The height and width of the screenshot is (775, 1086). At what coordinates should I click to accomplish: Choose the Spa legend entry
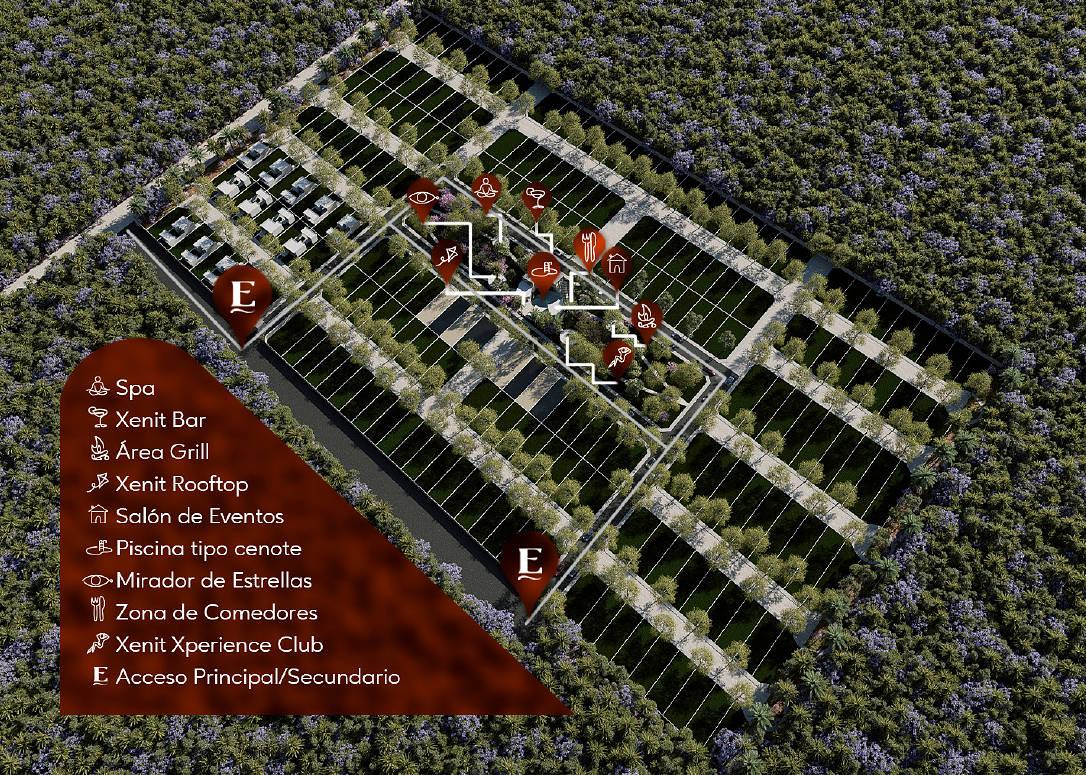pyautogui.click(x=135, y=388)
